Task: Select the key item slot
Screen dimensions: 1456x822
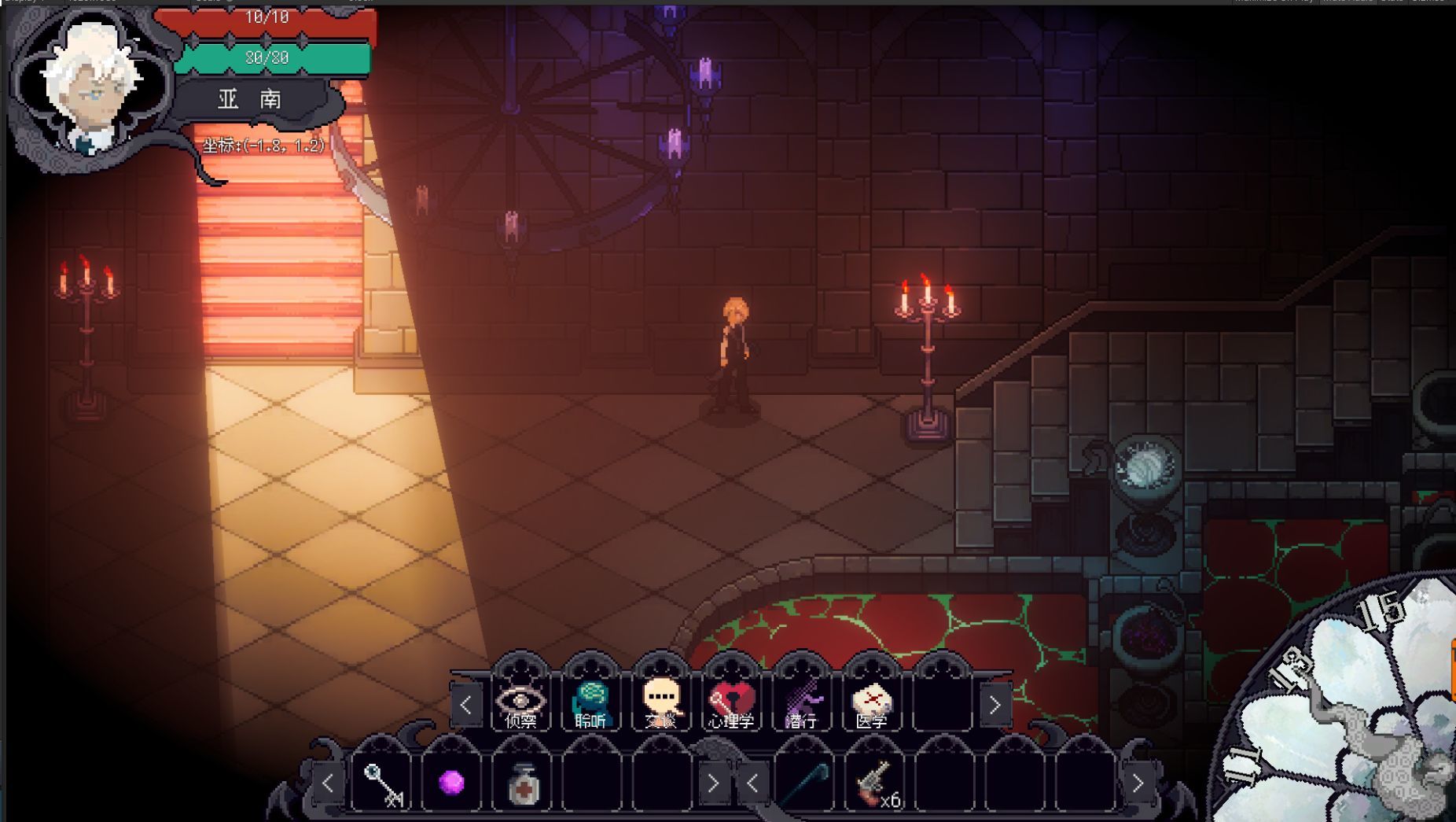Action: click(382, 783)
